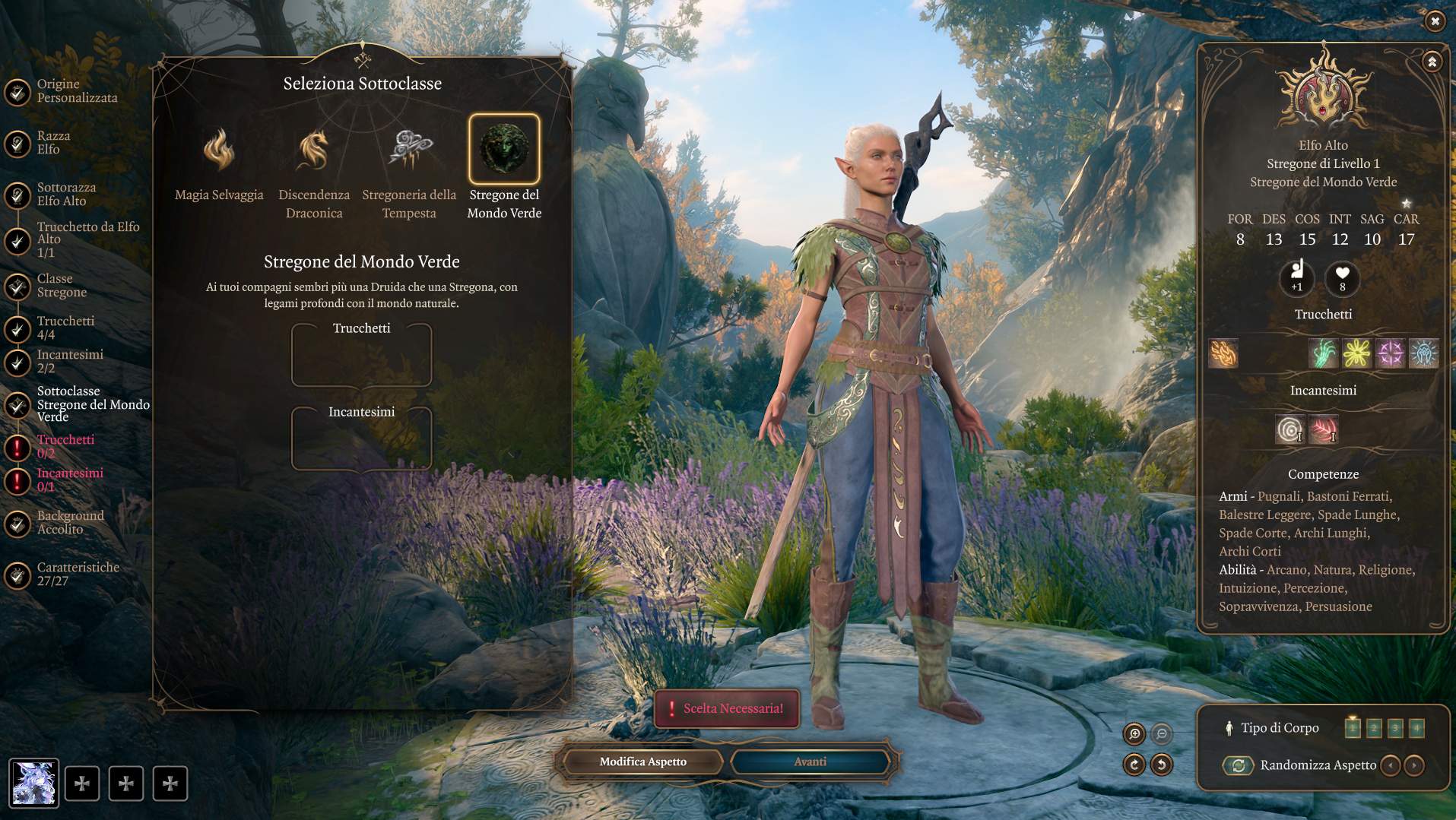Close the character creation screen

[1434, 21]
